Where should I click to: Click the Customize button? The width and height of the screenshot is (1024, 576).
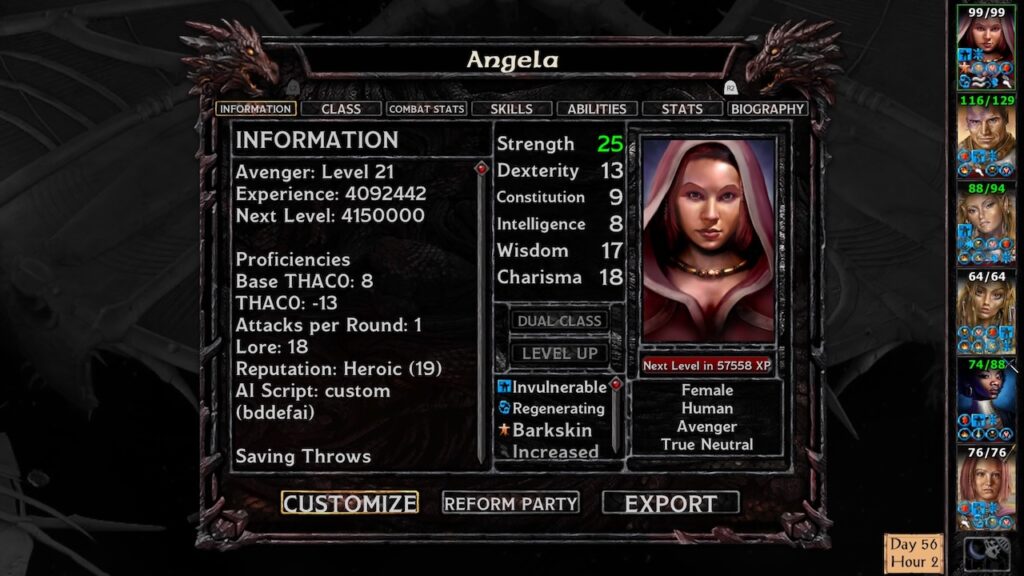349,503
